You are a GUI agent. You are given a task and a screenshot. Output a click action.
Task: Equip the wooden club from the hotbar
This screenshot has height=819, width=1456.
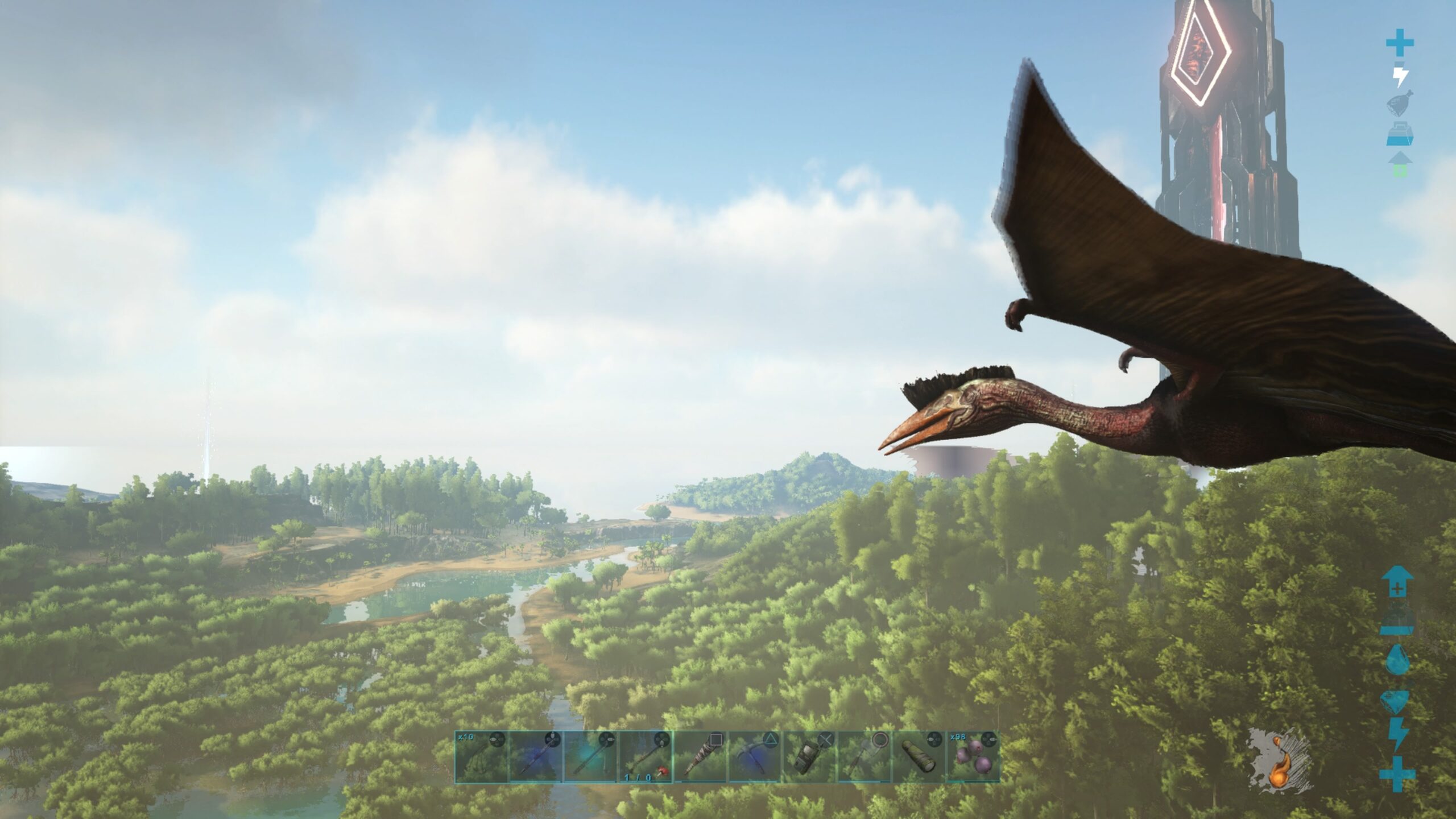(700, 756)
